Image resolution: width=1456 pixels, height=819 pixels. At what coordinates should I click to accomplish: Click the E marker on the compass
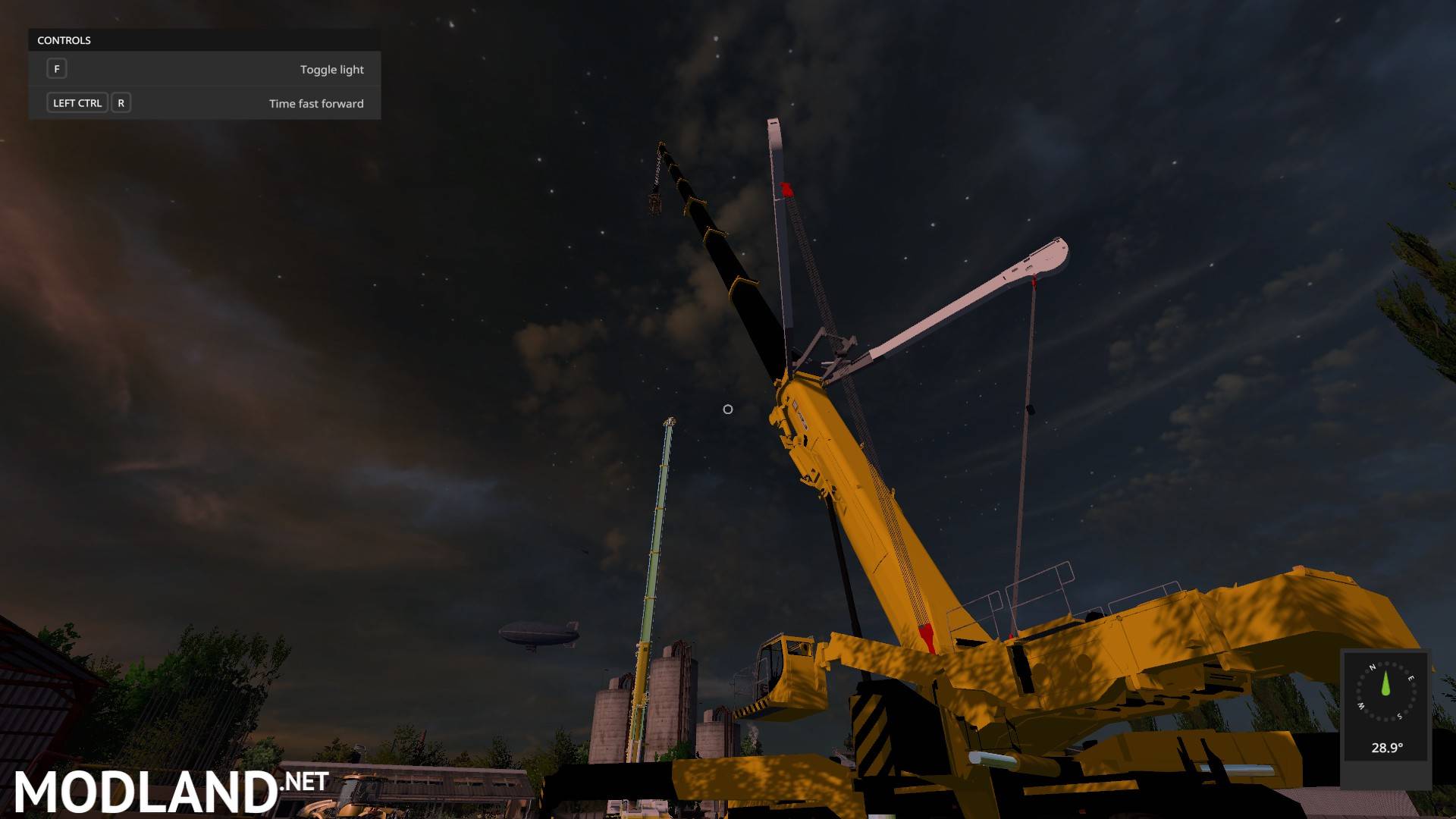tap(1411, 678)
